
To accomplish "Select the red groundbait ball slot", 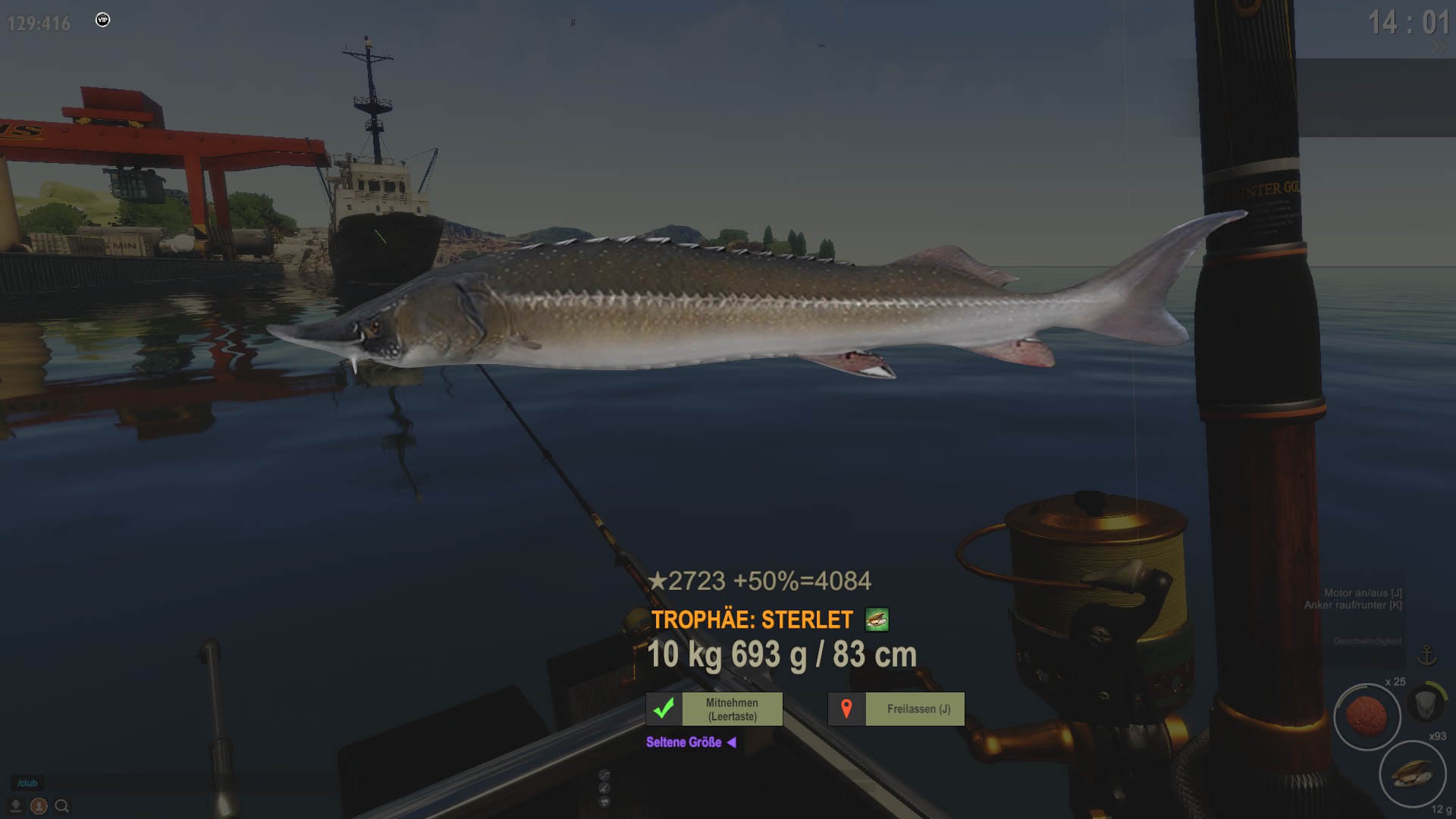I will pos(1367,716).
